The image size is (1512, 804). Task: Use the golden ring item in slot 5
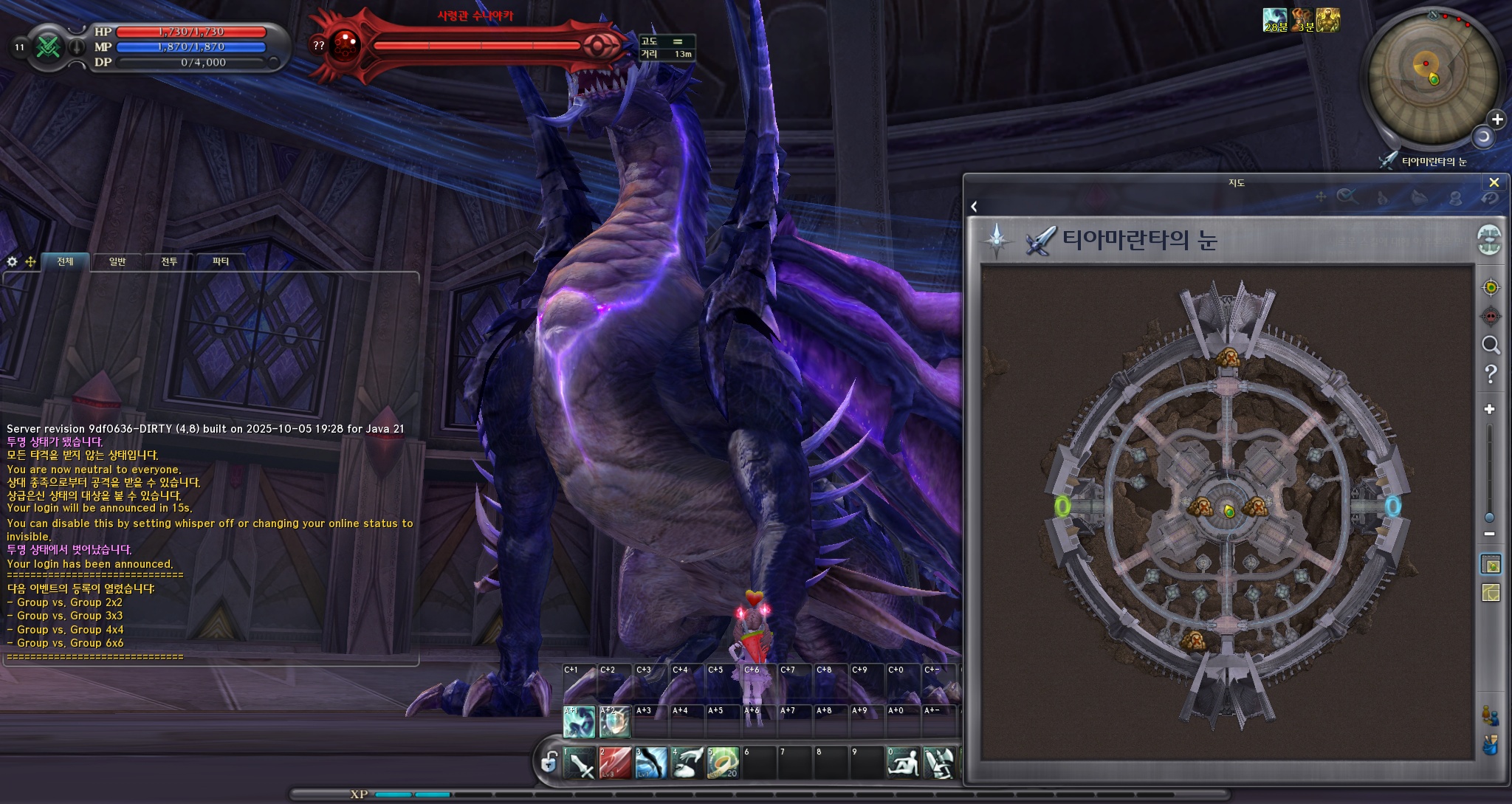(723, 763)
